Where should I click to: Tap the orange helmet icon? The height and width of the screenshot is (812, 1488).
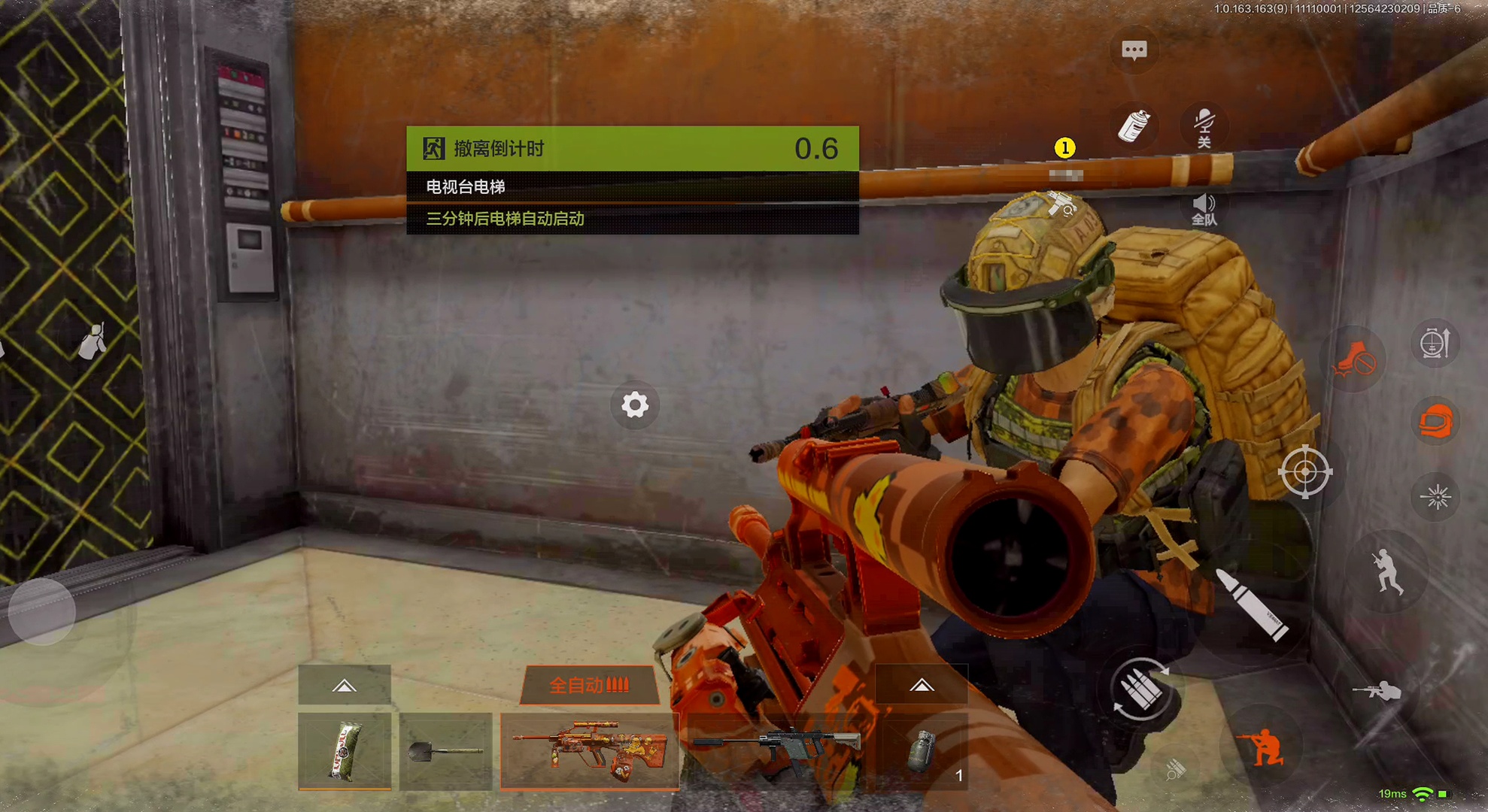pos(1435,422)
